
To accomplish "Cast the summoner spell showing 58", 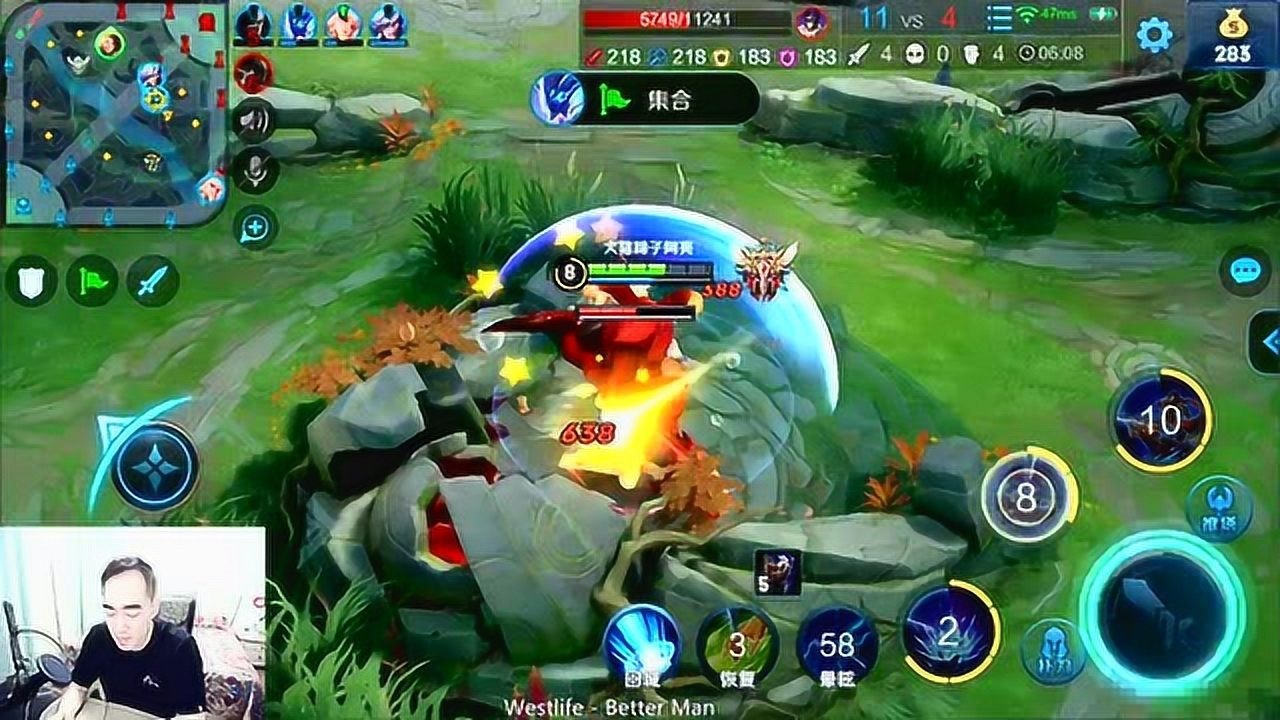I will (x=837, y=645).
